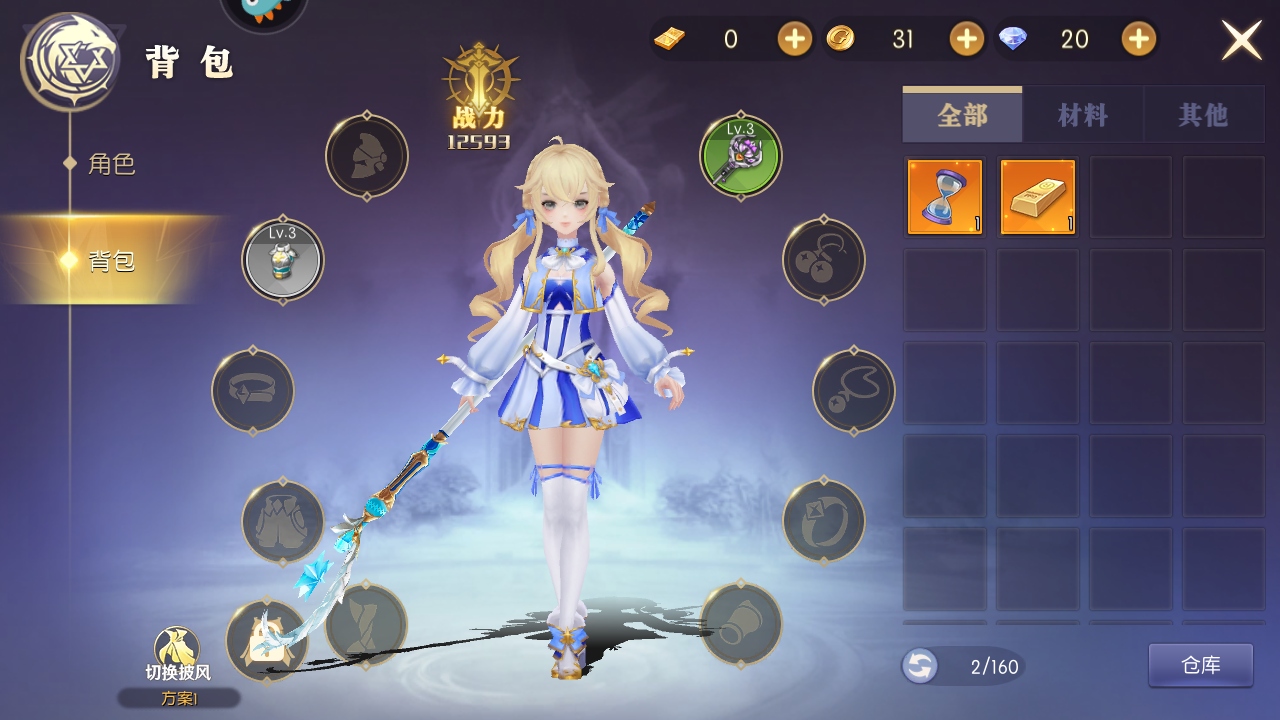Open the equipped Lv.3 staff weapon slot
The width and height of the screenshot is (1280, 720).
click(741, 156)
